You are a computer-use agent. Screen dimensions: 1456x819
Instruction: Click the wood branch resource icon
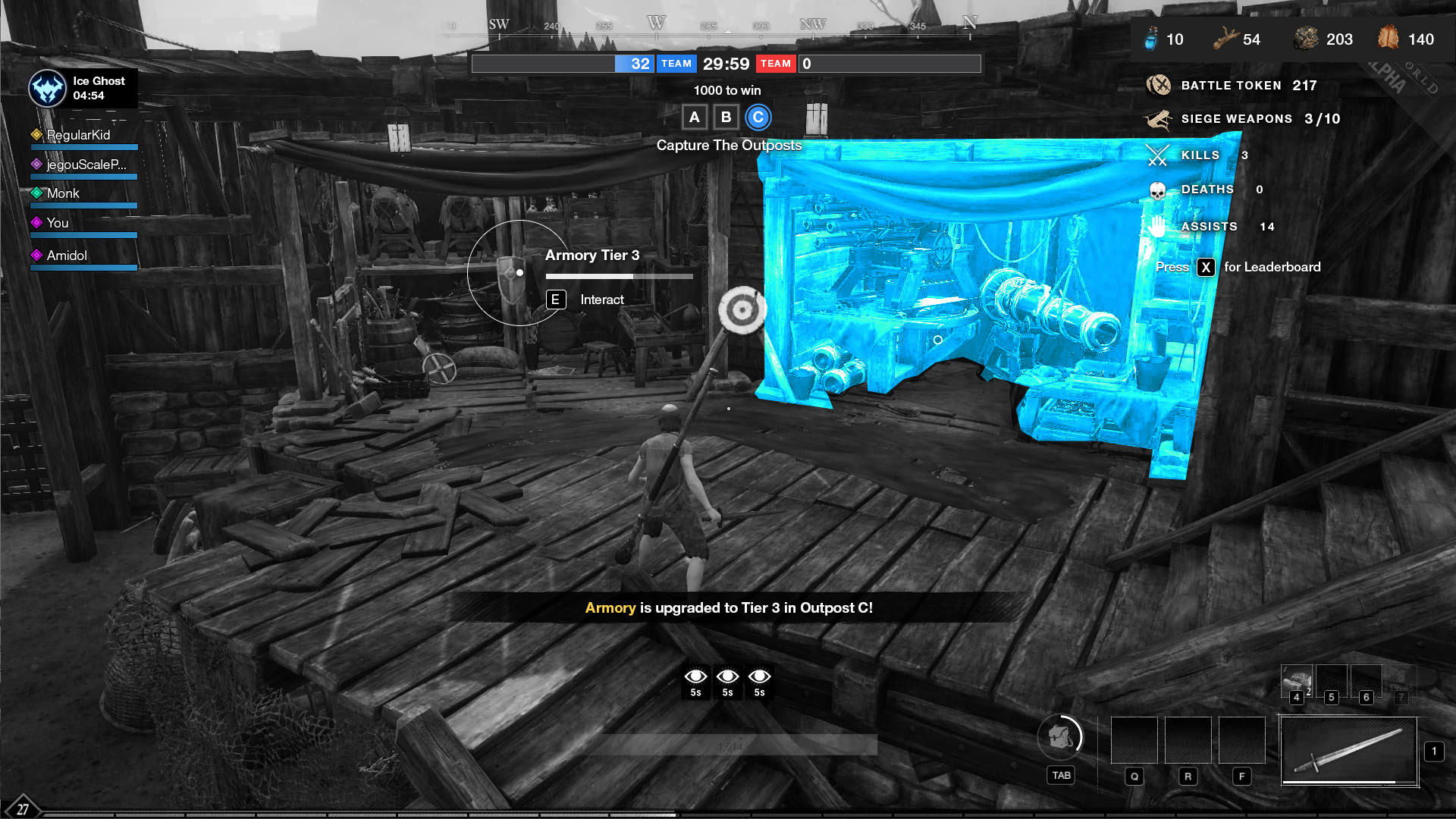[1225, 38]
